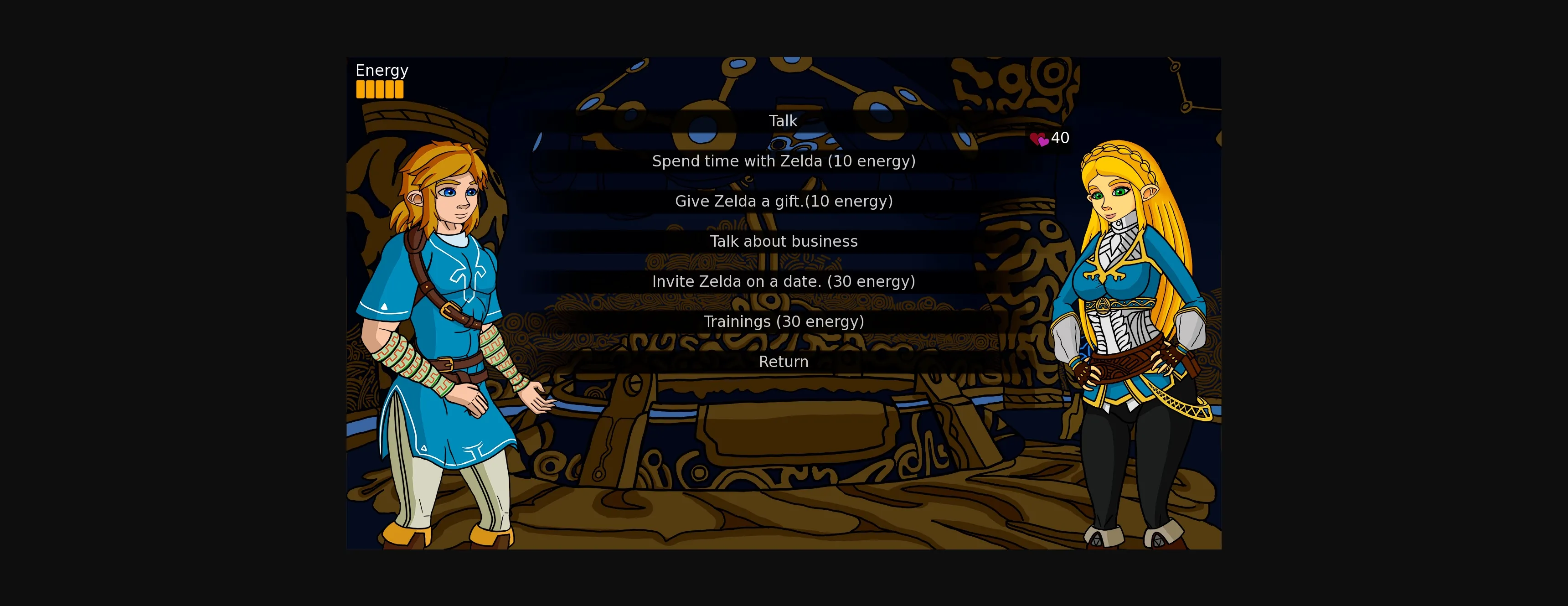Viewport: 1568px width, 606px height.
Task: Click the fourth energy bar segment
Action: 390,90
